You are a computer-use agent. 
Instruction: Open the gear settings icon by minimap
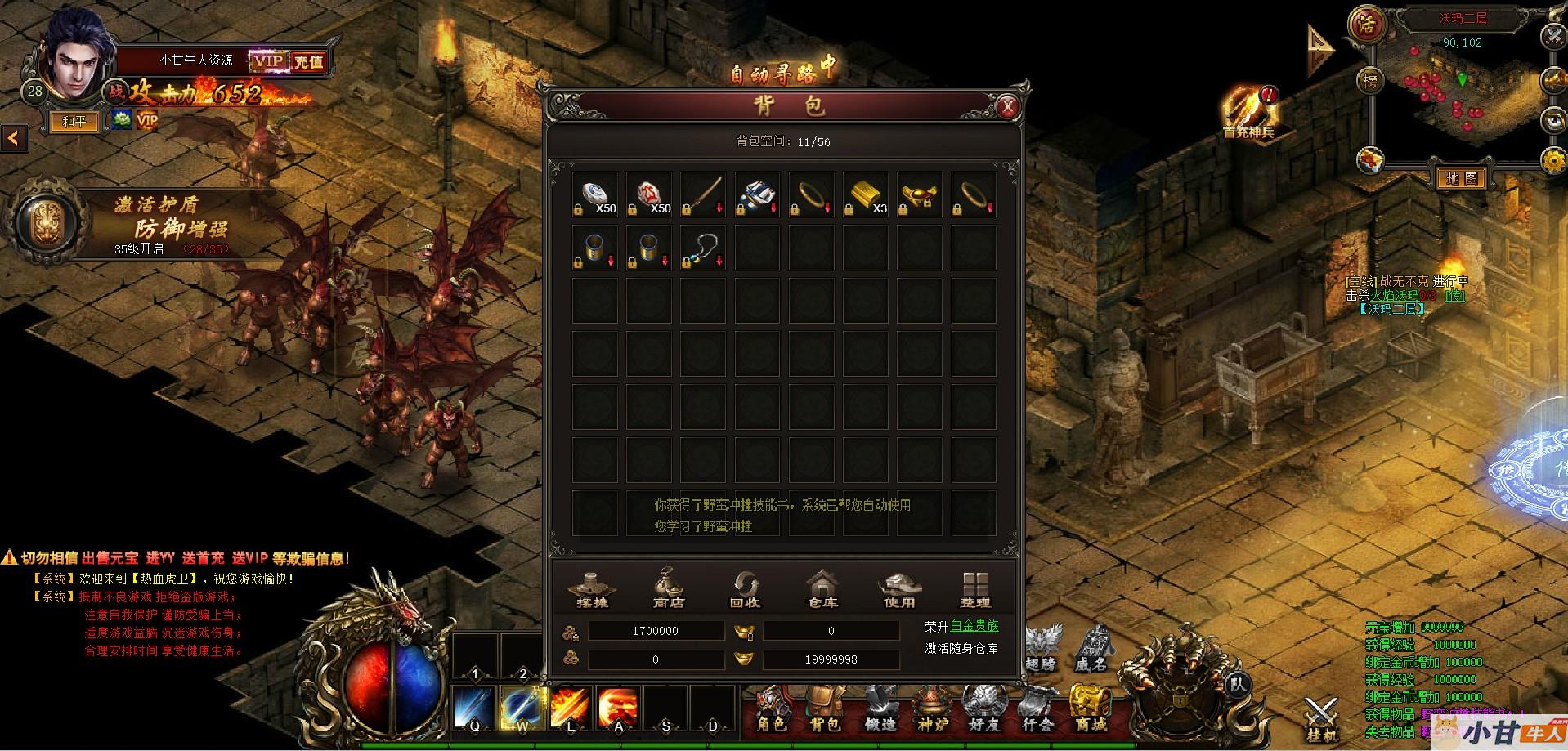(x=1552, y=160)
